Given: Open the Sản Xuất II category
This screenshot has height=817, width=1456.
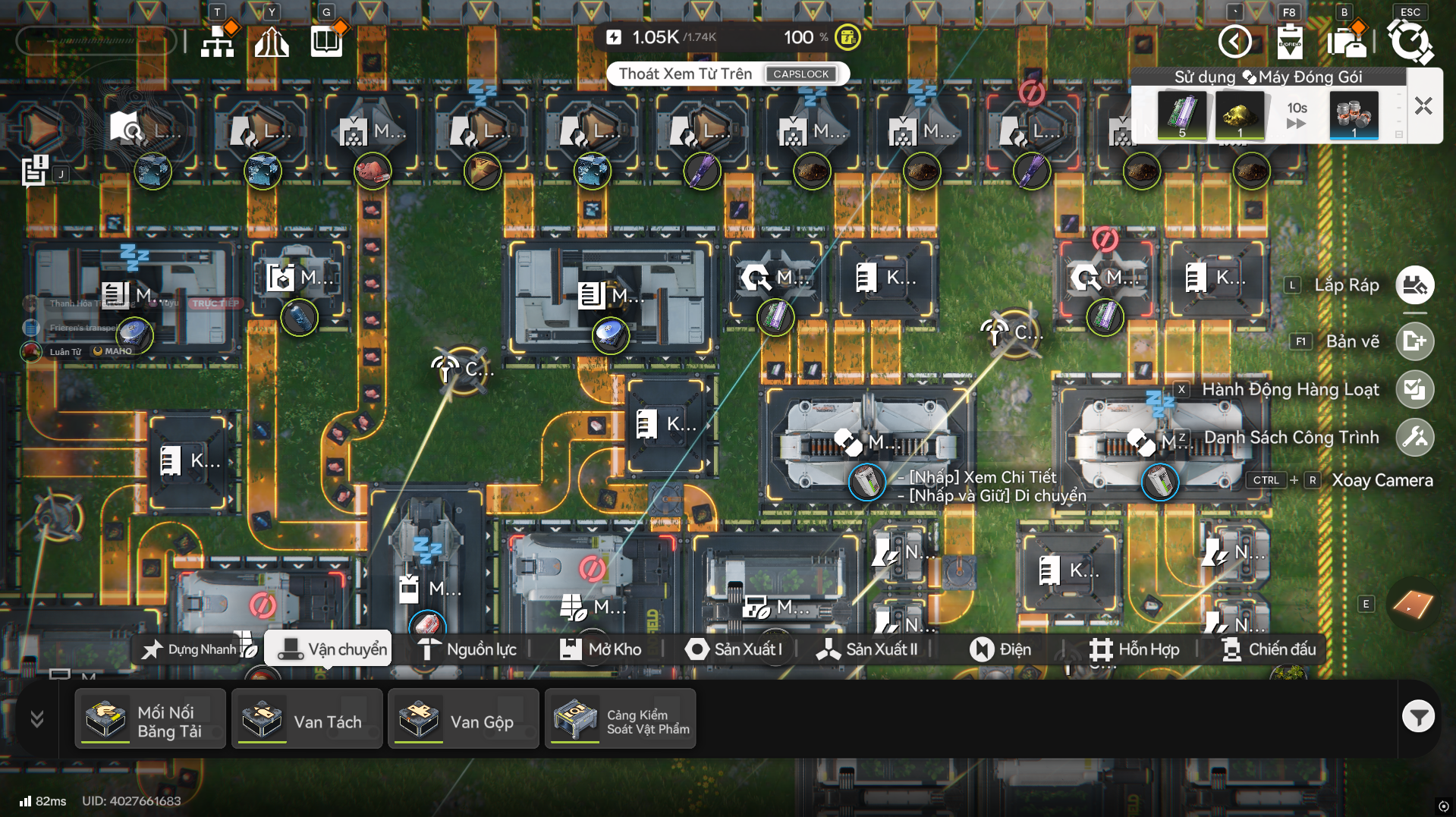Looking at the screenshot, I should click(x=867, y=649).
